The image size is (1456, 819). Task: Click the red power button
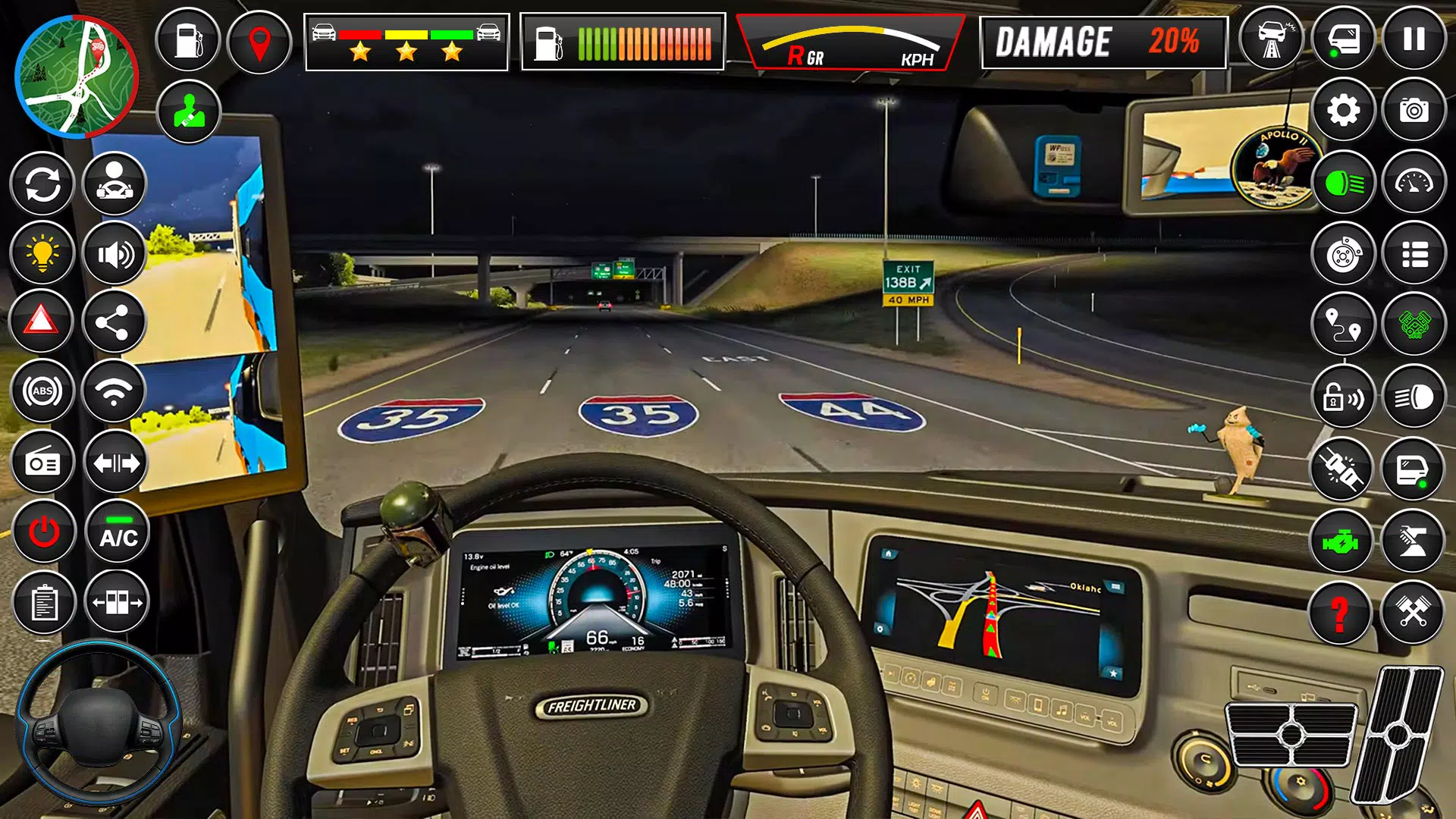(x=44, y=532)
